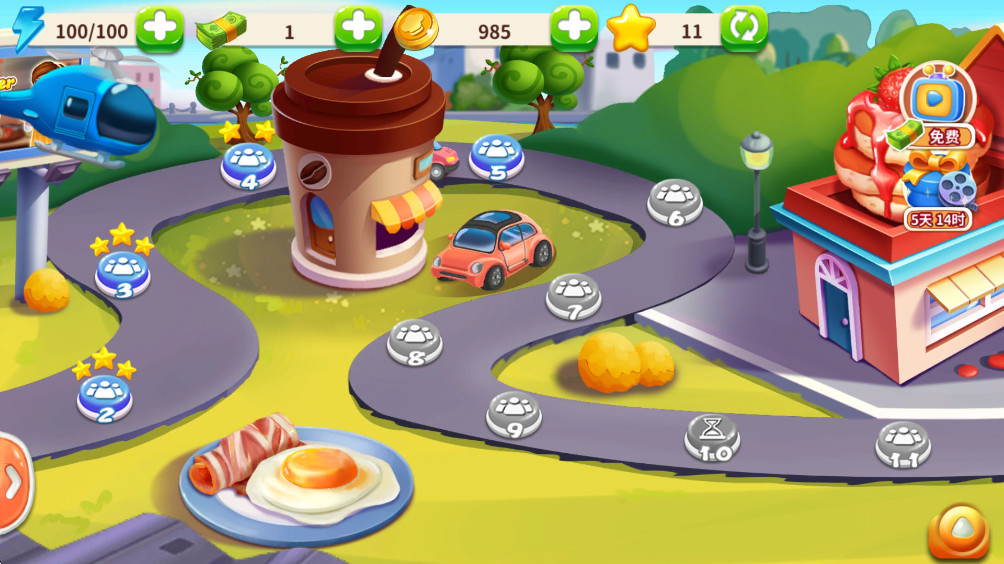Image resolution: width=1004 pixels, height=564 pixels.
Task: Open the hourglass level 10 node
Action: click(712, 437)
